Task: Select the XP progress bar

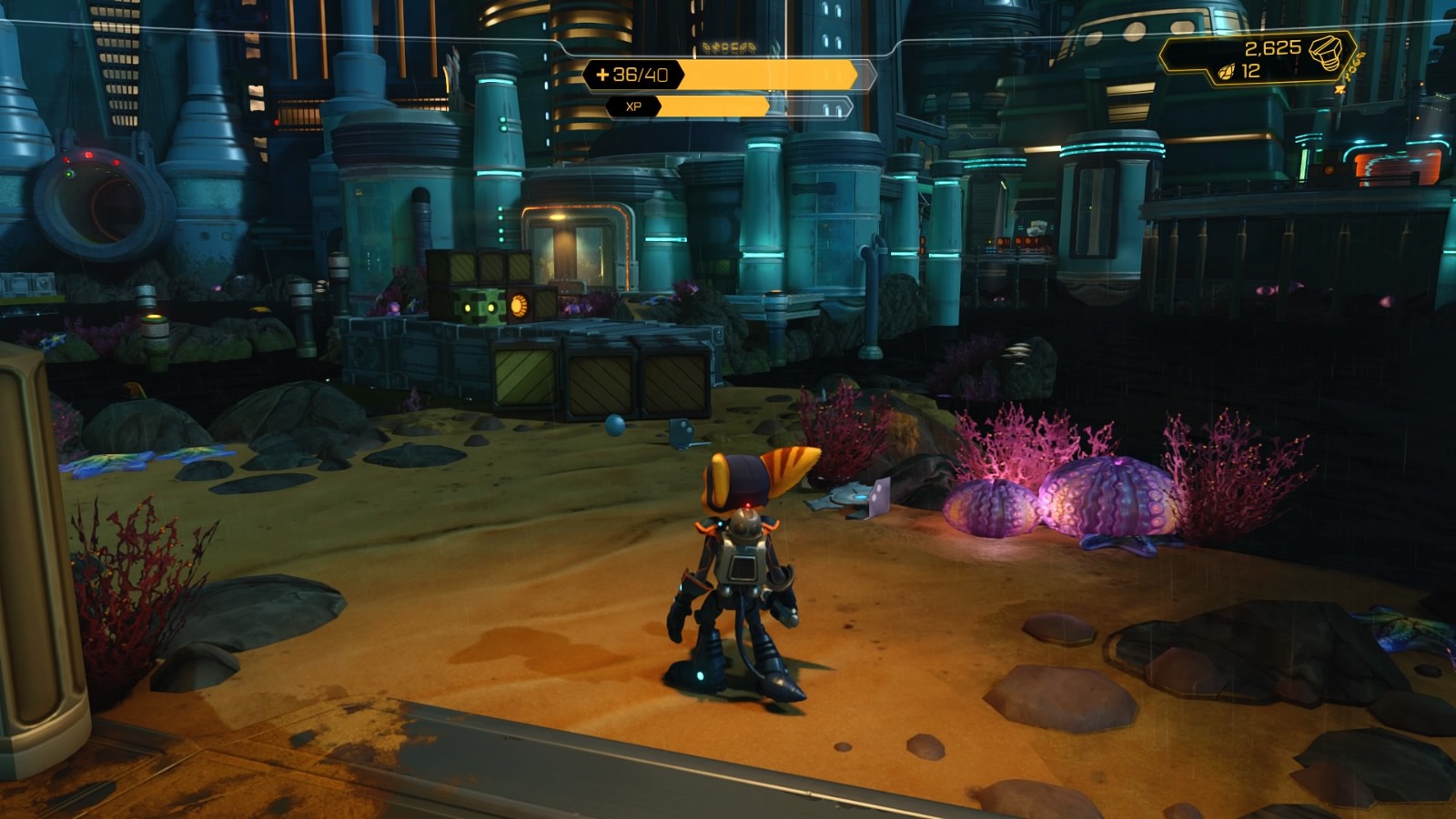Action: pyautogui.click(x=719, y=106)
